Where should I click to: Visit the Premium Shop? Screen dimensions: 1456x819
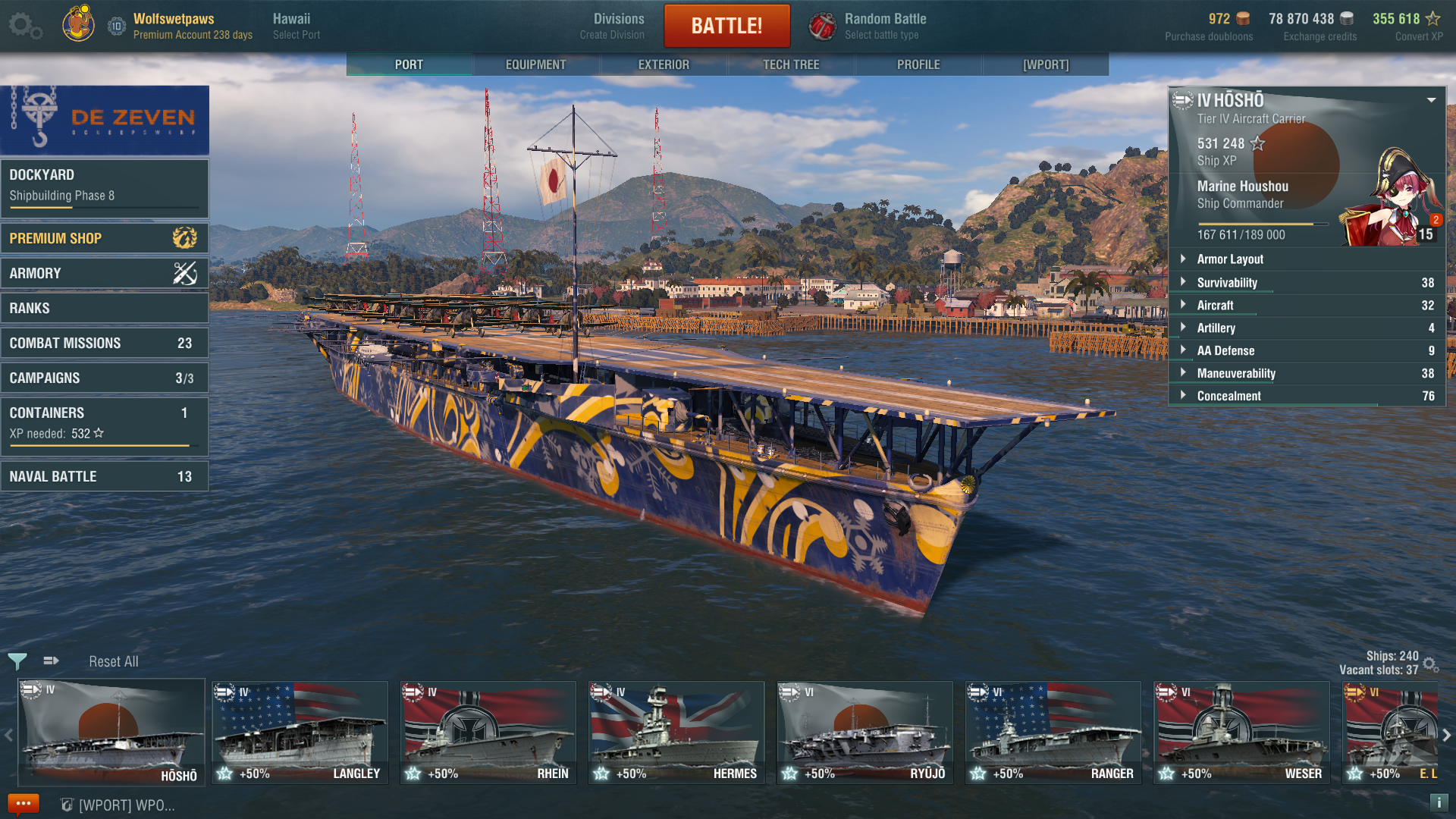click(x=105, y=238)
